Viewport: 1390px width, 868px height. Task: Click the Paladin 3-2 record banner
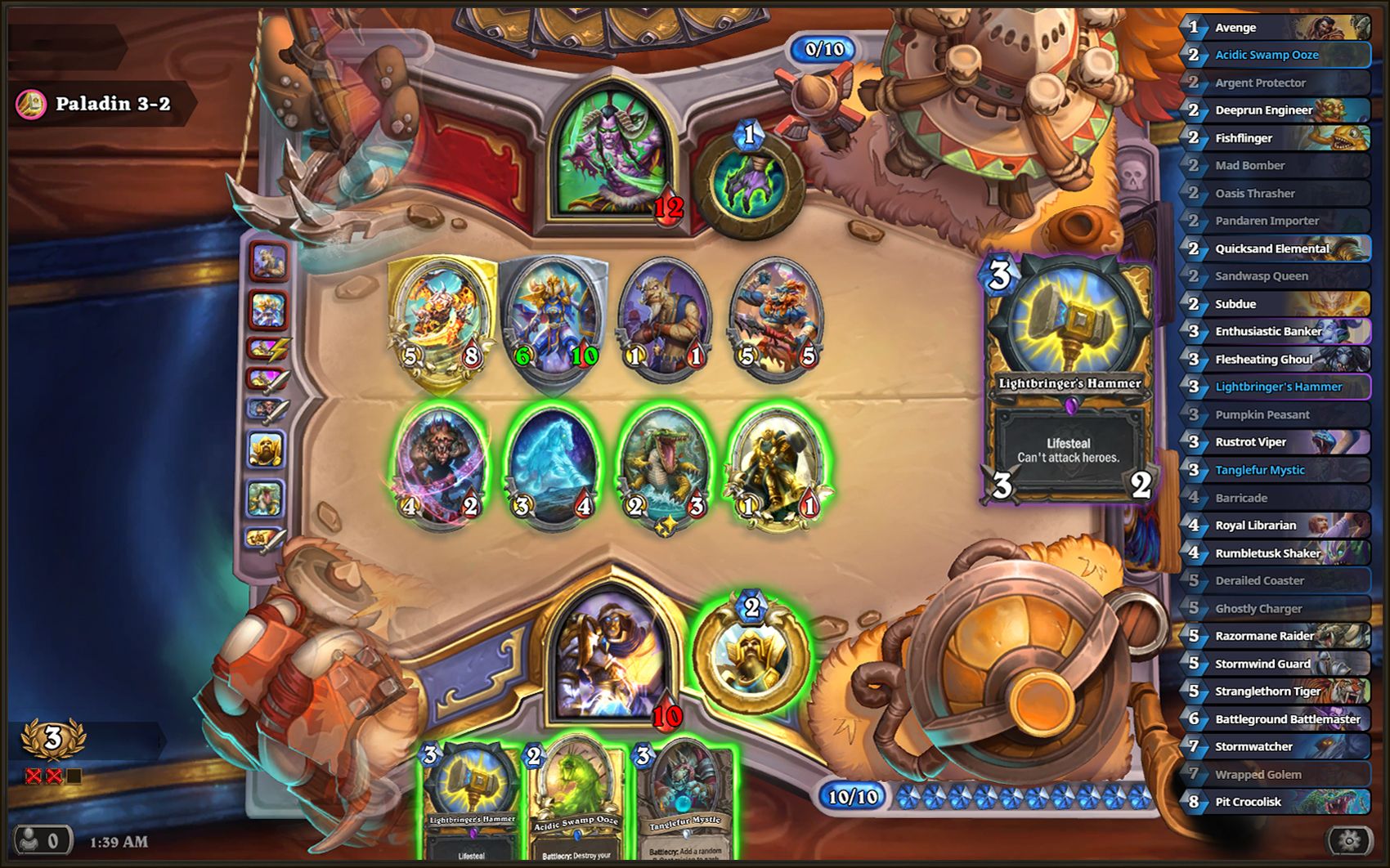[106, 103]
